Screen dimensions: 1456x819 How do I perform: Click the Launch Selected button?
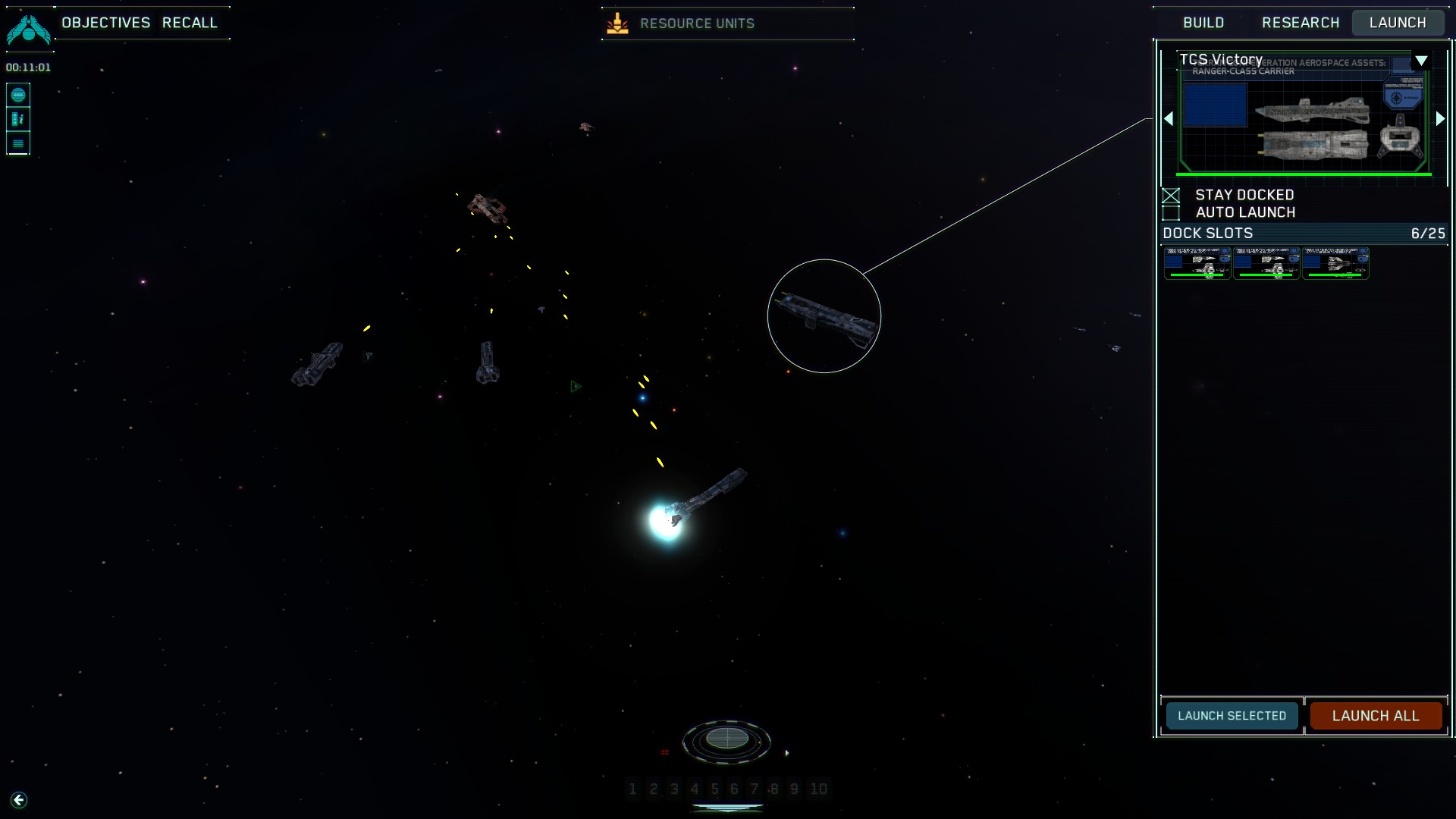tap(1232, 716)
